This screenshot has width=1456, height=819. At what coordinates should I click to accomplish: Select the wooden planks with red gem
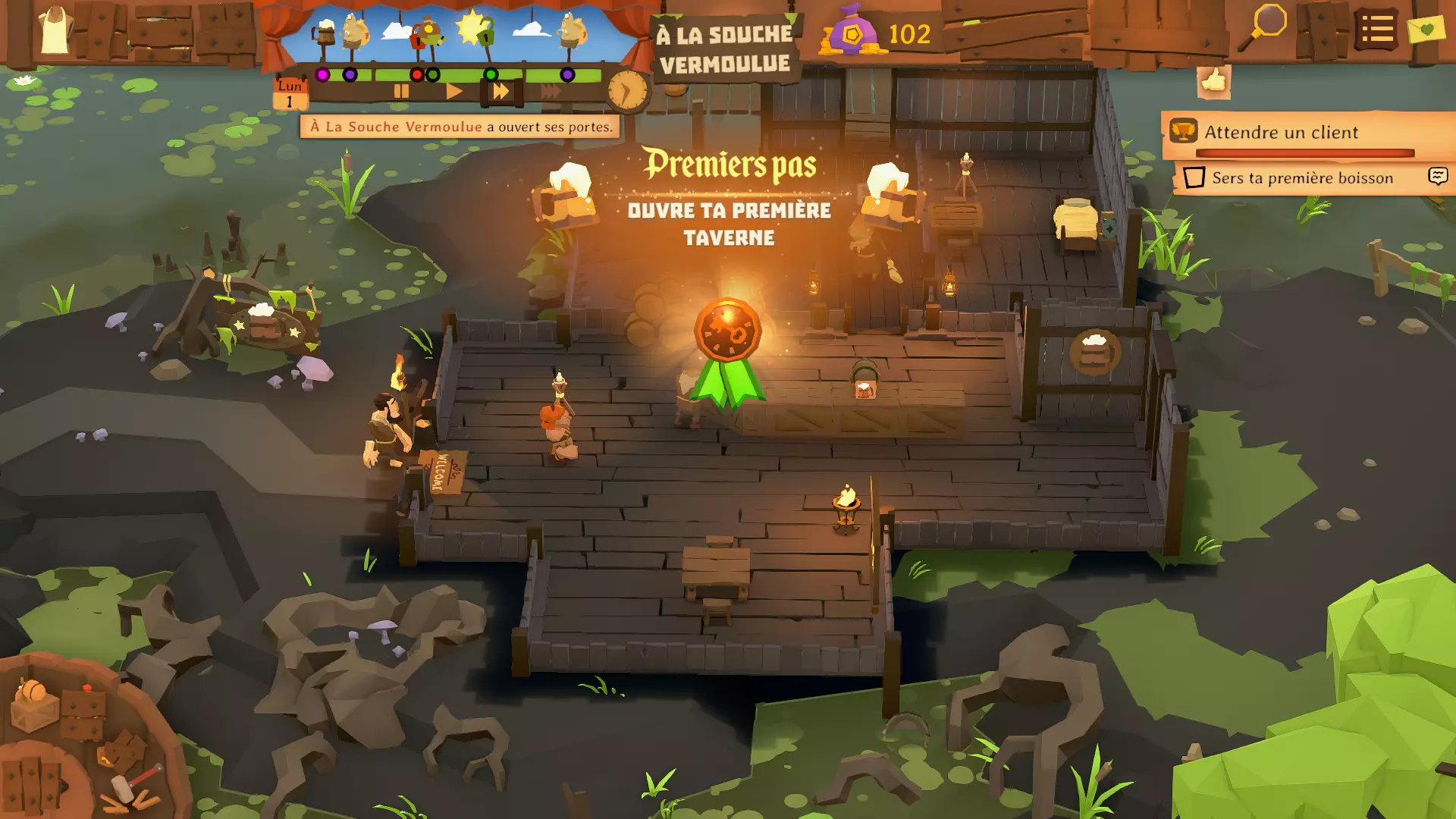click(x=83, y=711)
